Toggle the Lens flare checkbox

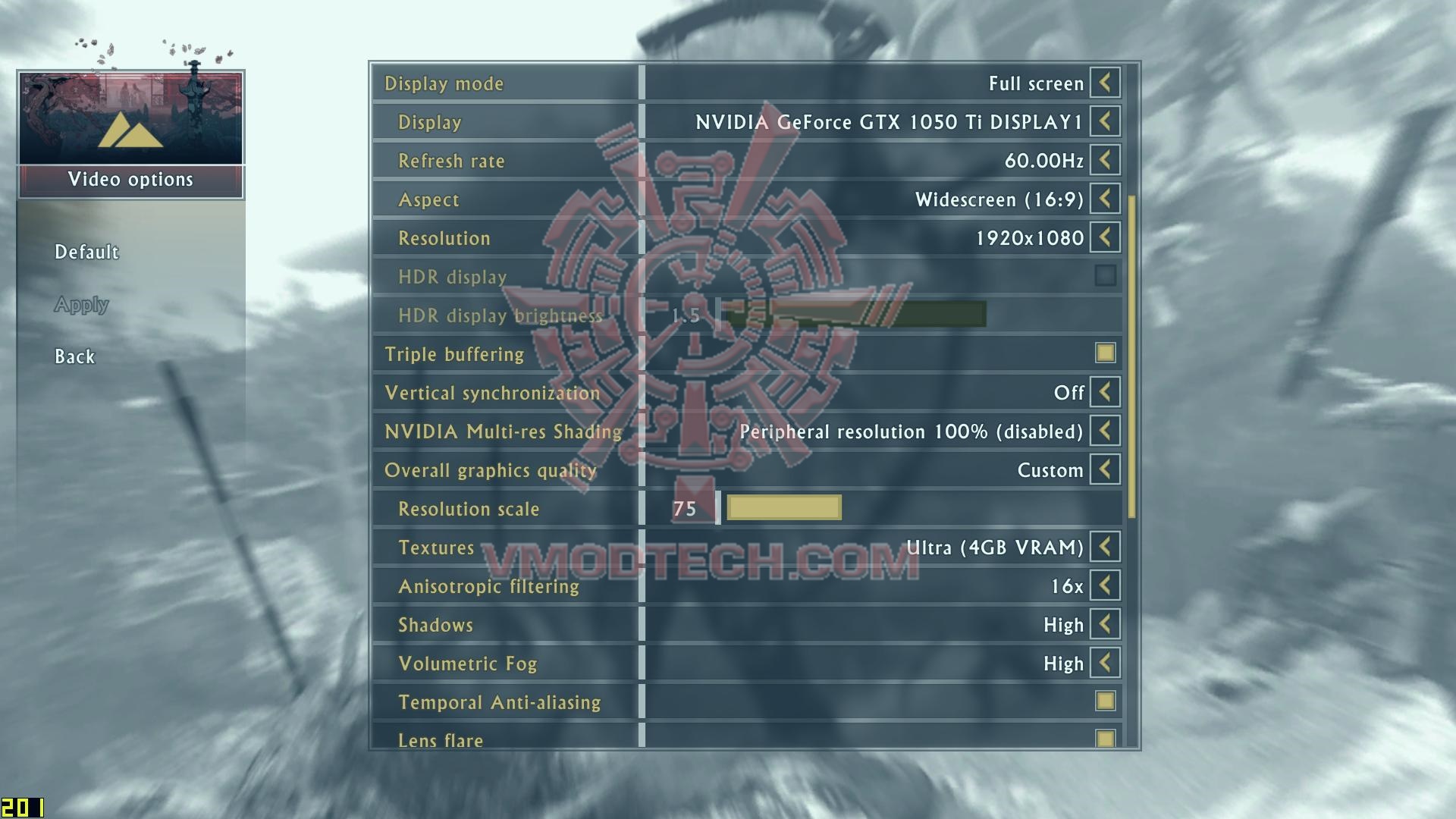pyautogui.click(x=1105, y=739)
